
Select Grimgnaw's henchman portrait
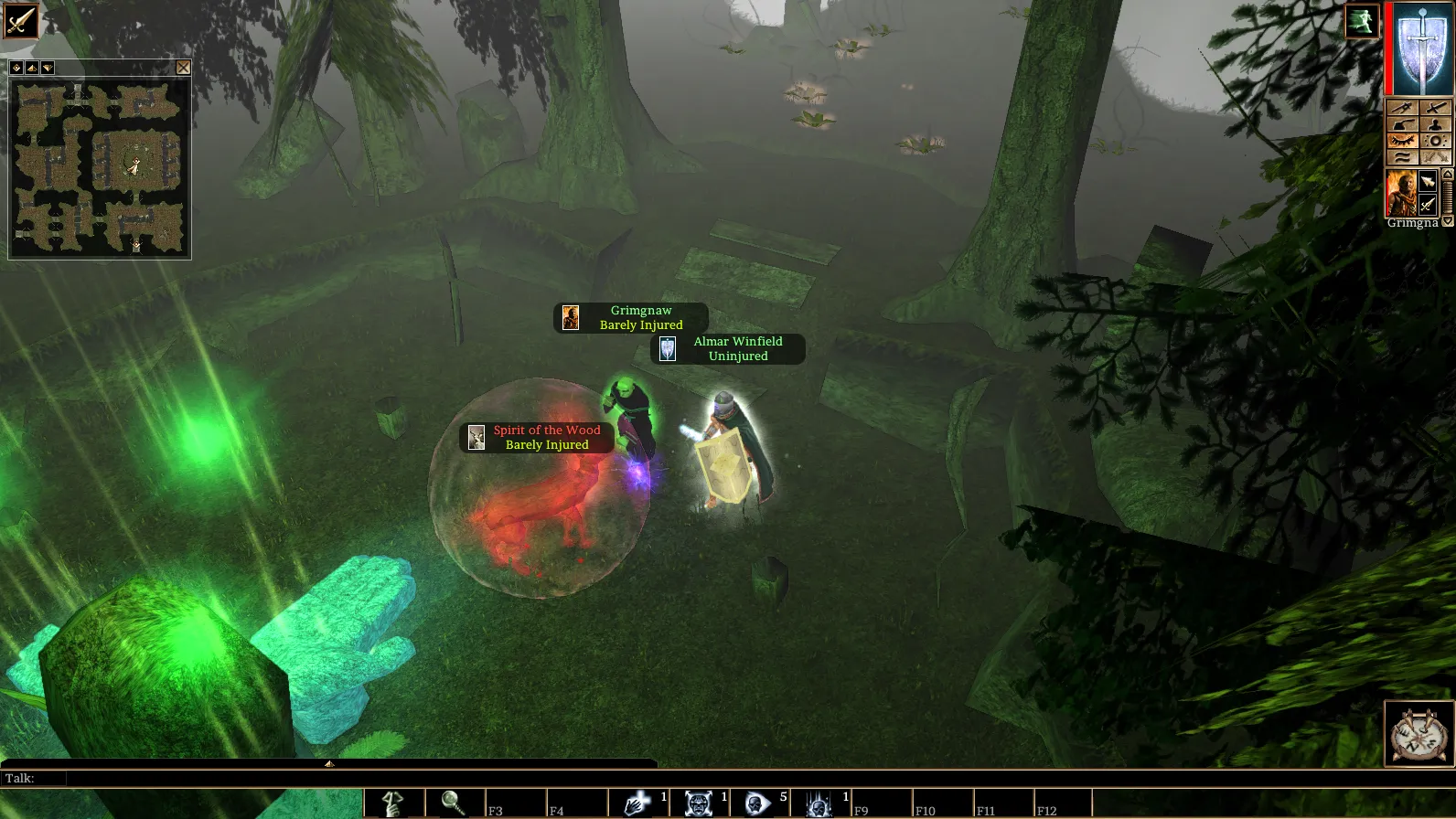1400,193
